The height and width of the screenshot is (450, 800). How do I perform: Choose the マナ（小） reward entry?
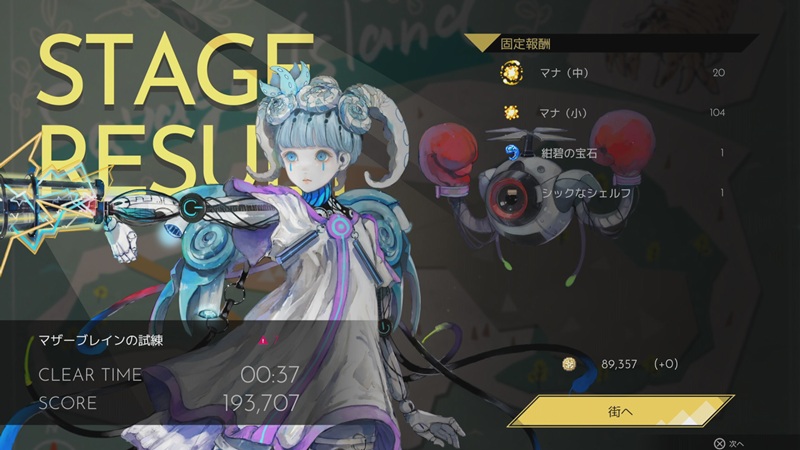(x=612, y=112)
